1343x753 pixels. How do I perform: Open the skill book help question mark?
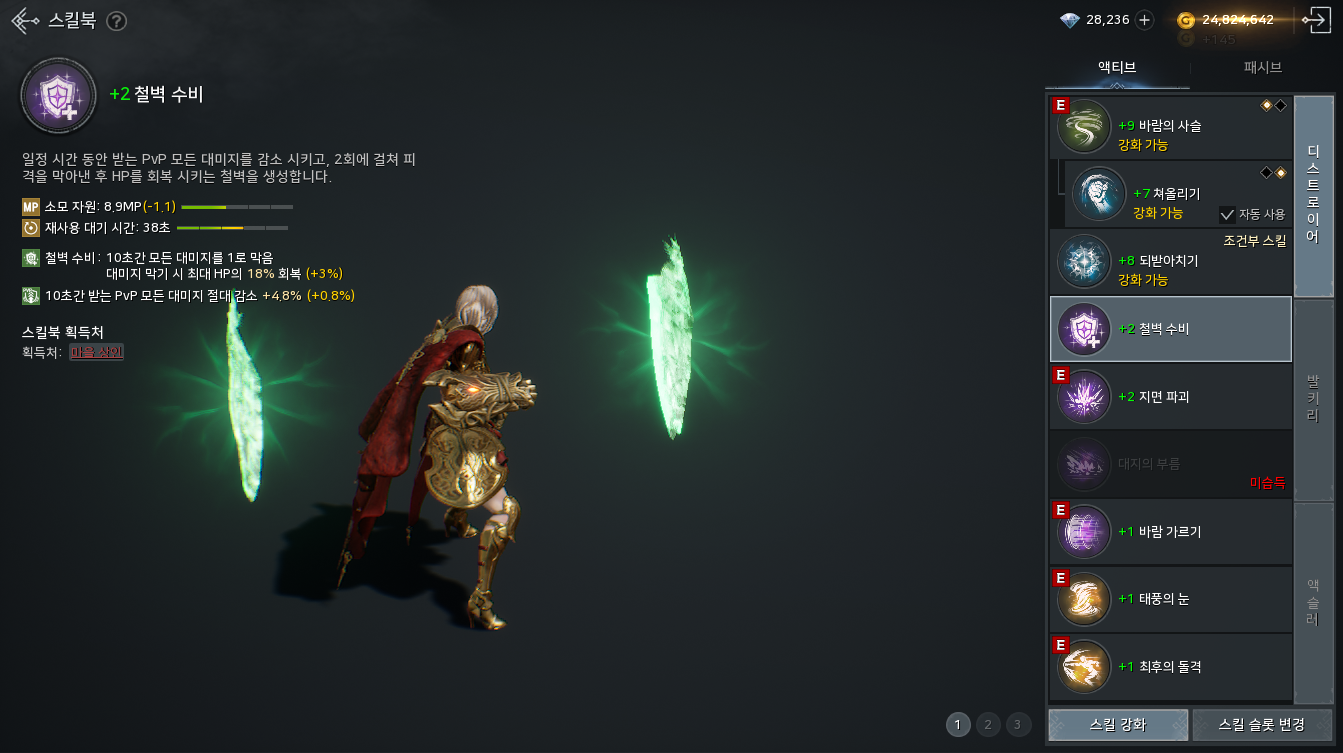coord(117,21)
